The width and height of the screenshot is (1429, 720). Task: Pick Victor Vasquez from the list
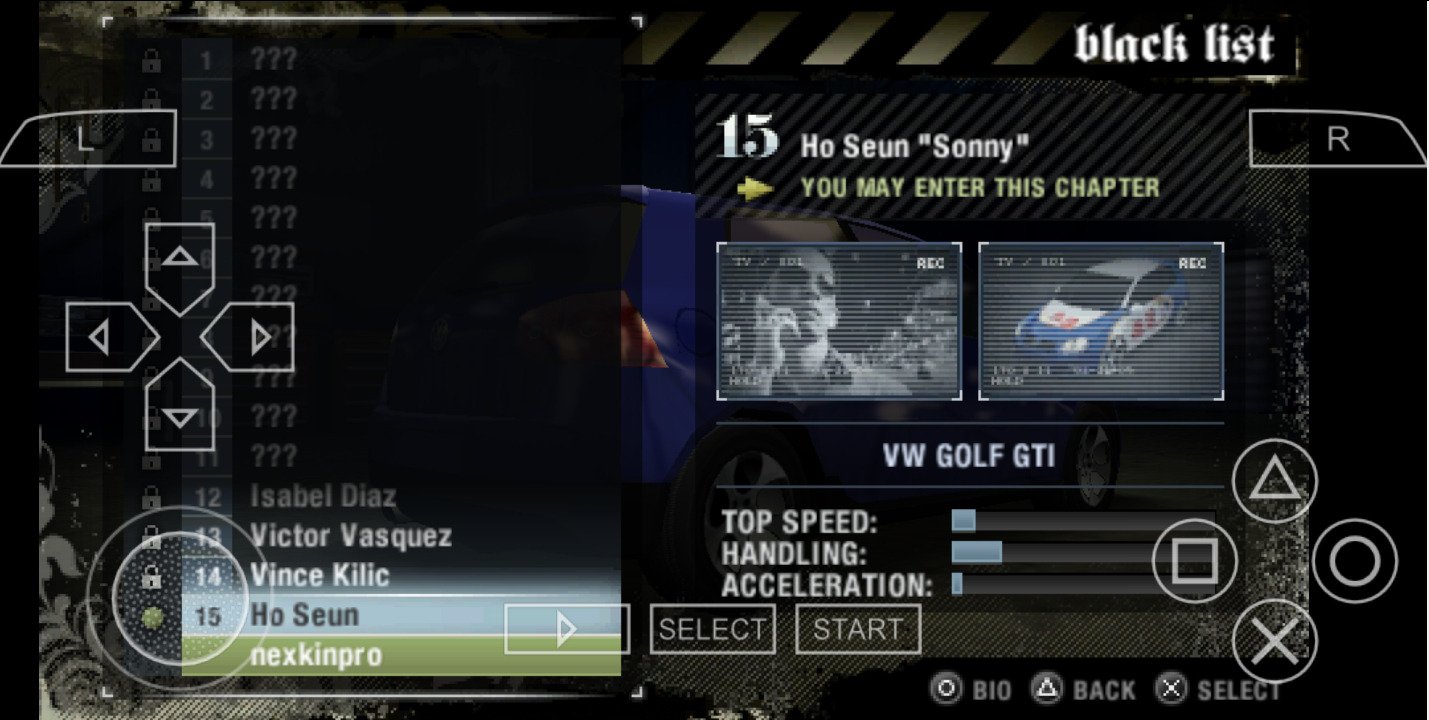350,536
